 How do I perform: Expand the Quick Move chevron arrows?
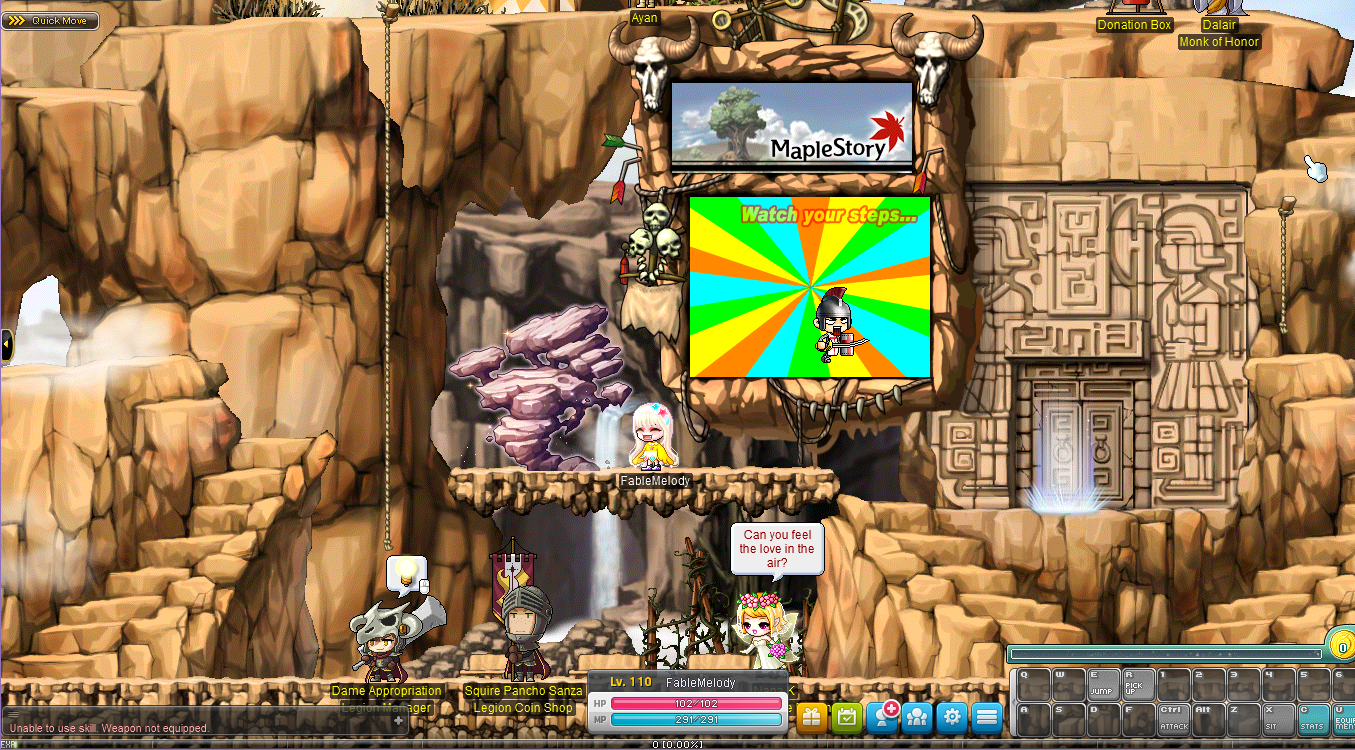point(15,20)
